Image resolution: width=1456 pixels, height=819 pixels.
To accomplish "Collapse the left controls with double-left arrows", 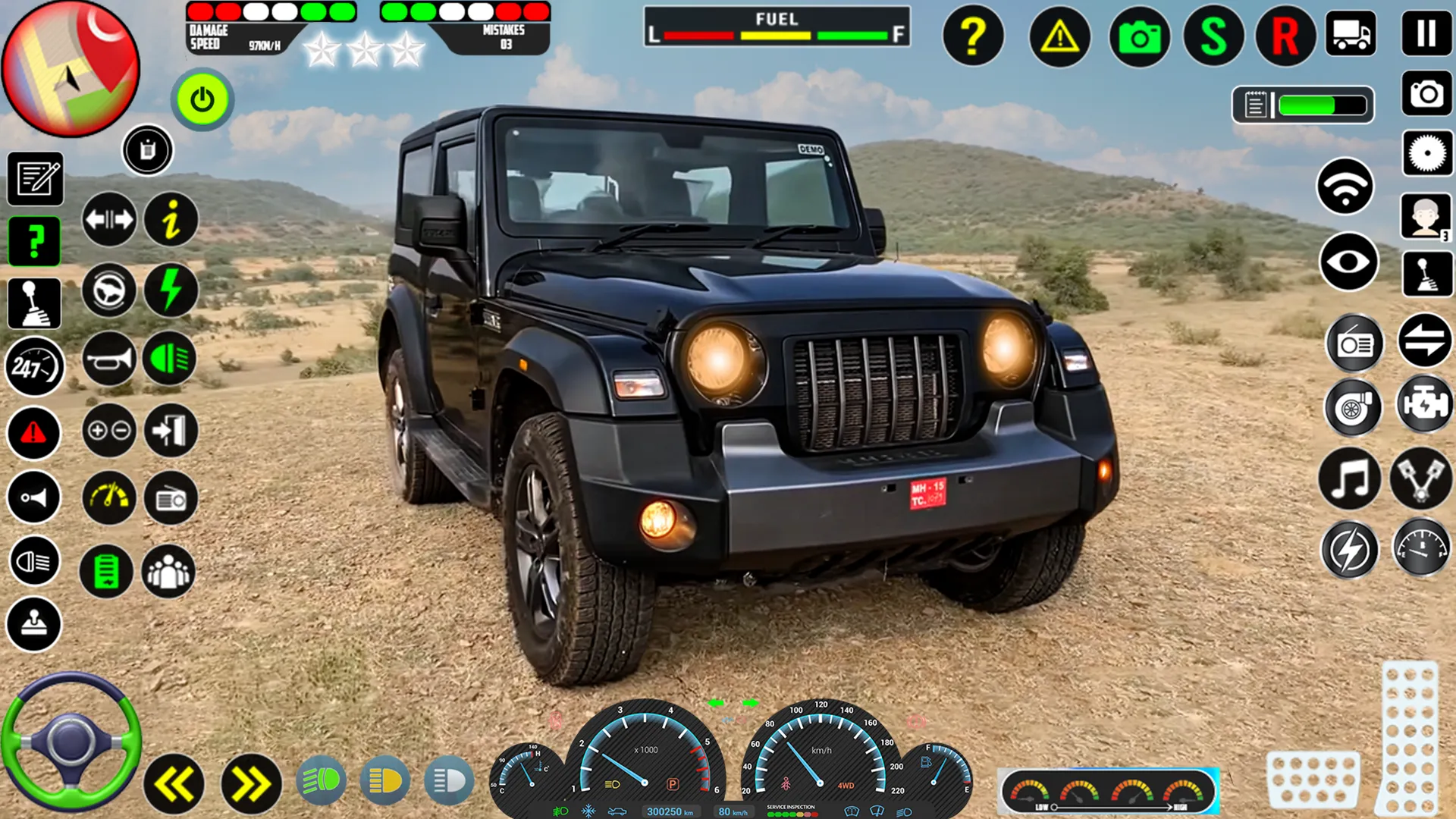I will [x=173, y=780].
